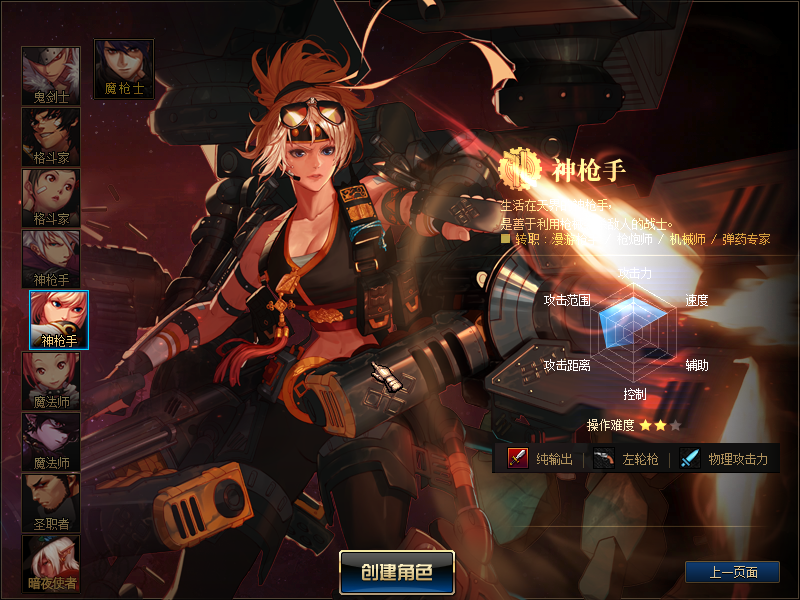The width and height of the screenshot is (800, 600).
Task: Click the 创建角色 create character button
Action: [397, 572]
